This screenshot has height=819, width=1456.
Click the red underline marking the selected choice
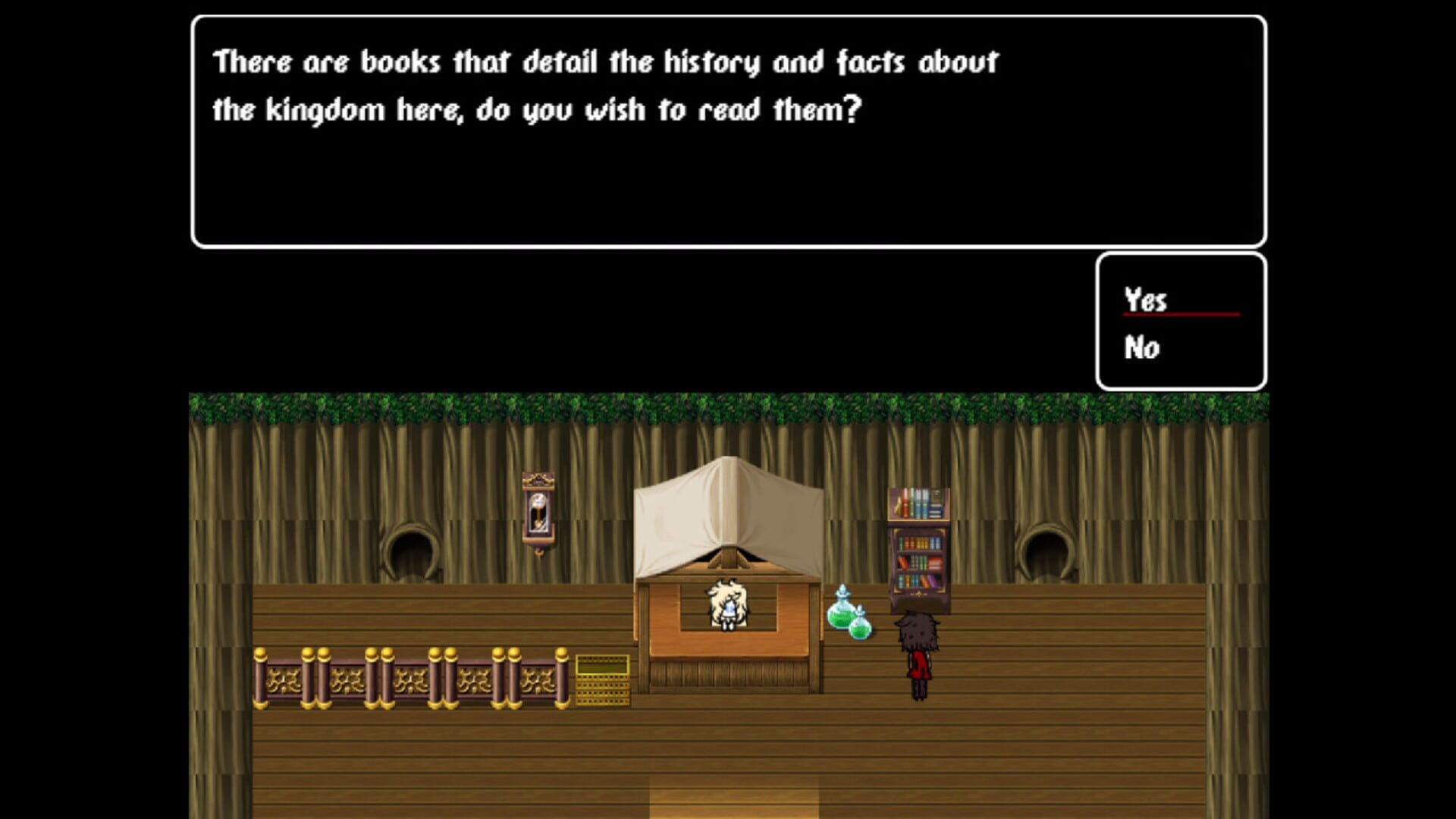coord(1181,313)
